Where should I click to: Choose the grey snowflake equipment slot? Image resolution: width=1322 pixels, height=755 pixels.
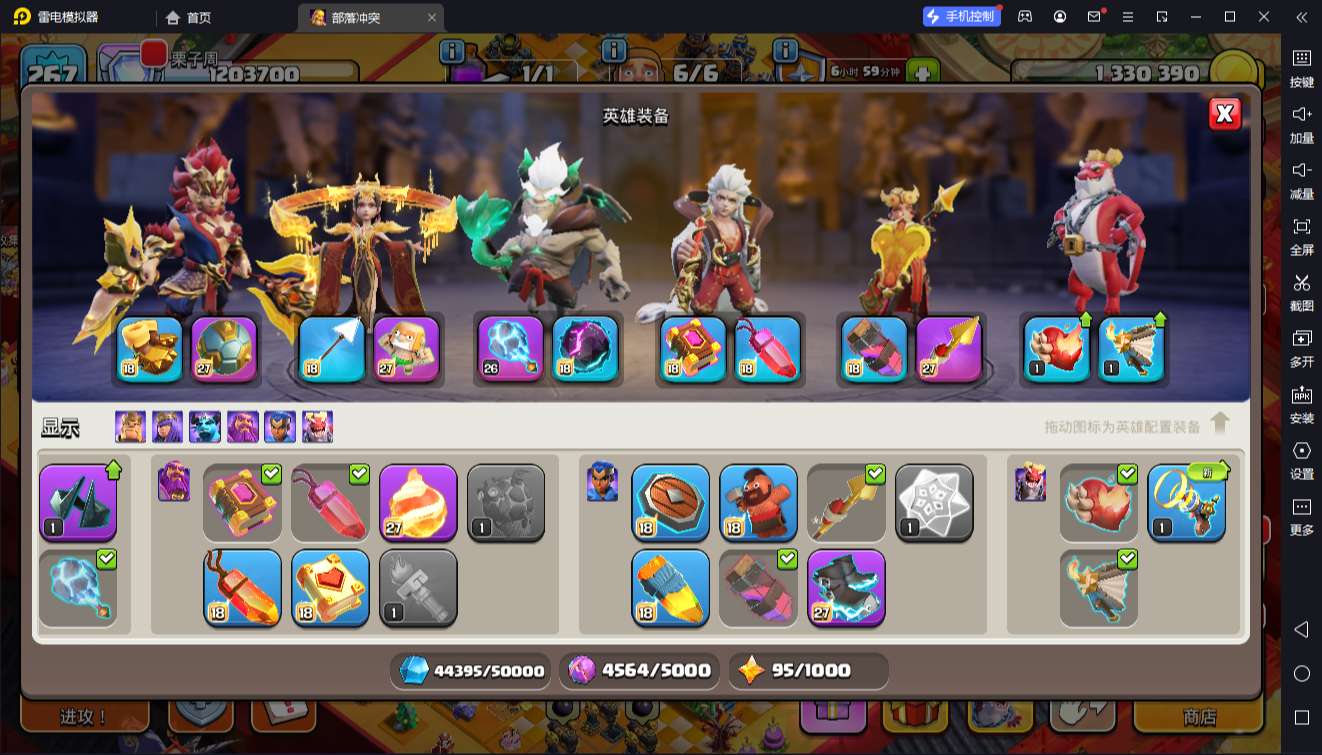[x=934, y=503]
